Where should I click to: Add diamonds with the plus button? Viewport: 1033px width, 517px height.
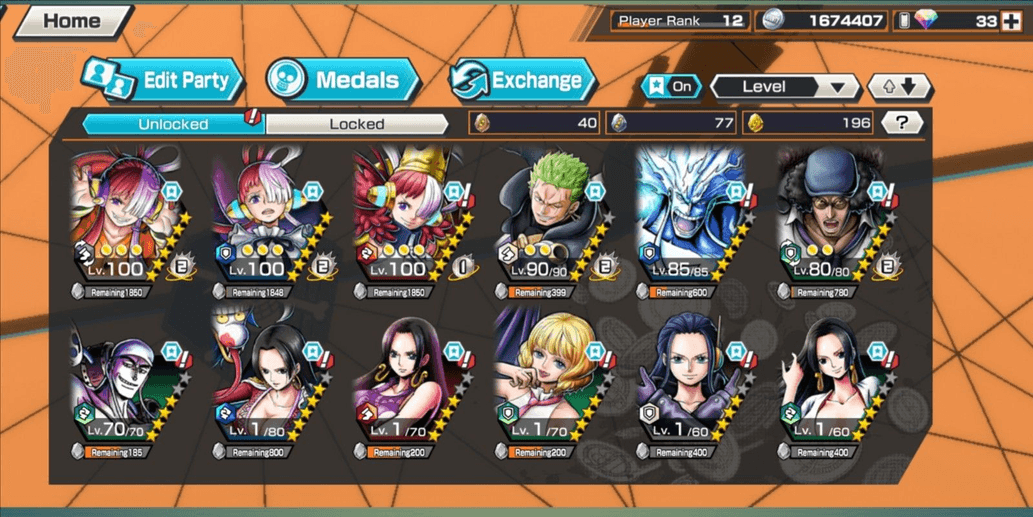(1011, 21)
